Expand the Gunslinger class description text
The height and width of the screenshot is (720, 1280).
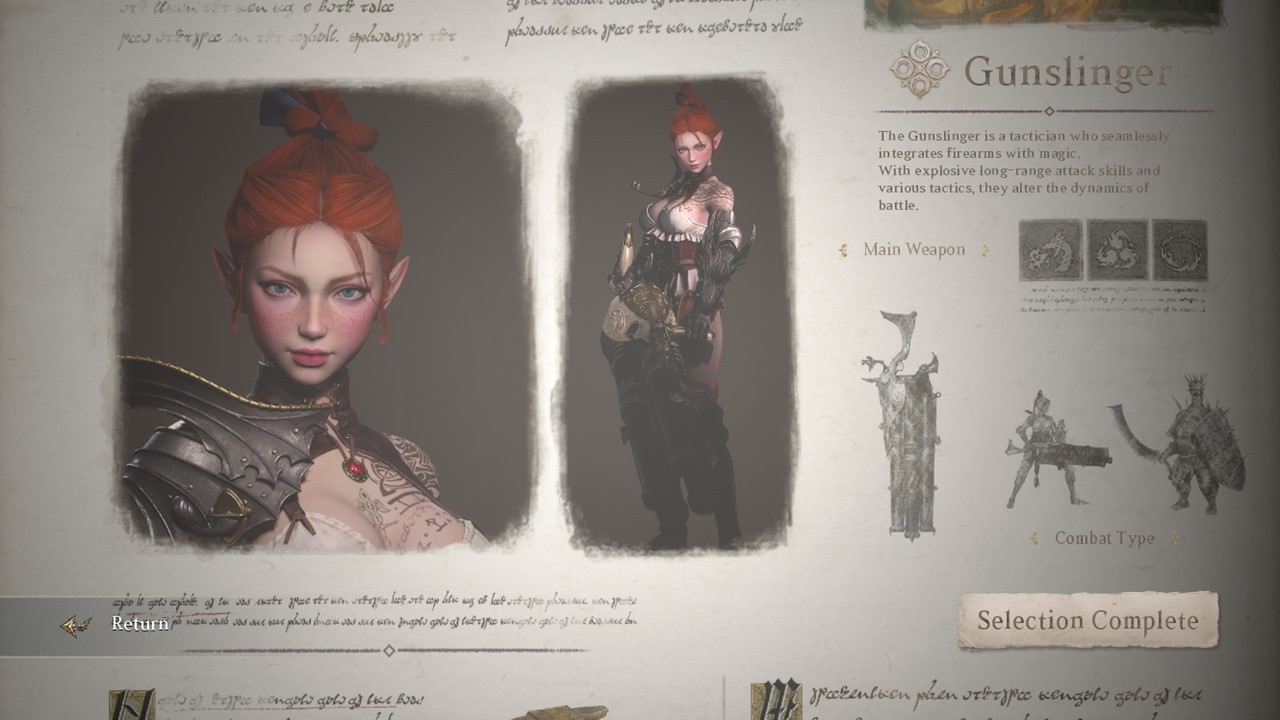[1020, 170]
